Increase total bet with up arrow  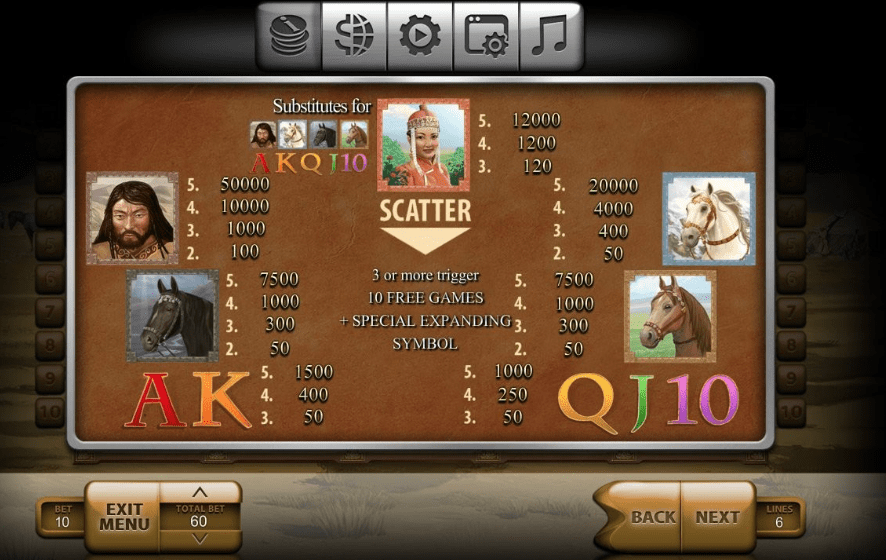199,493
